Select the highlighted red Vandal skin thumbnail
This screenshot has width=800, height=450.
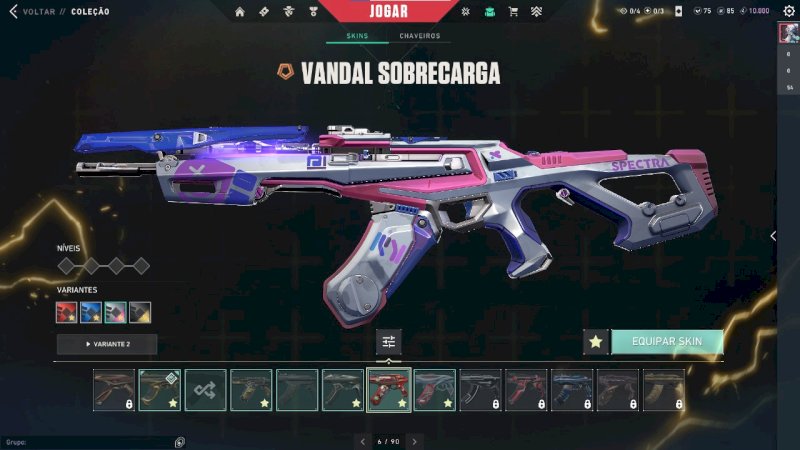pyautogui.click(x=389, y=390)
